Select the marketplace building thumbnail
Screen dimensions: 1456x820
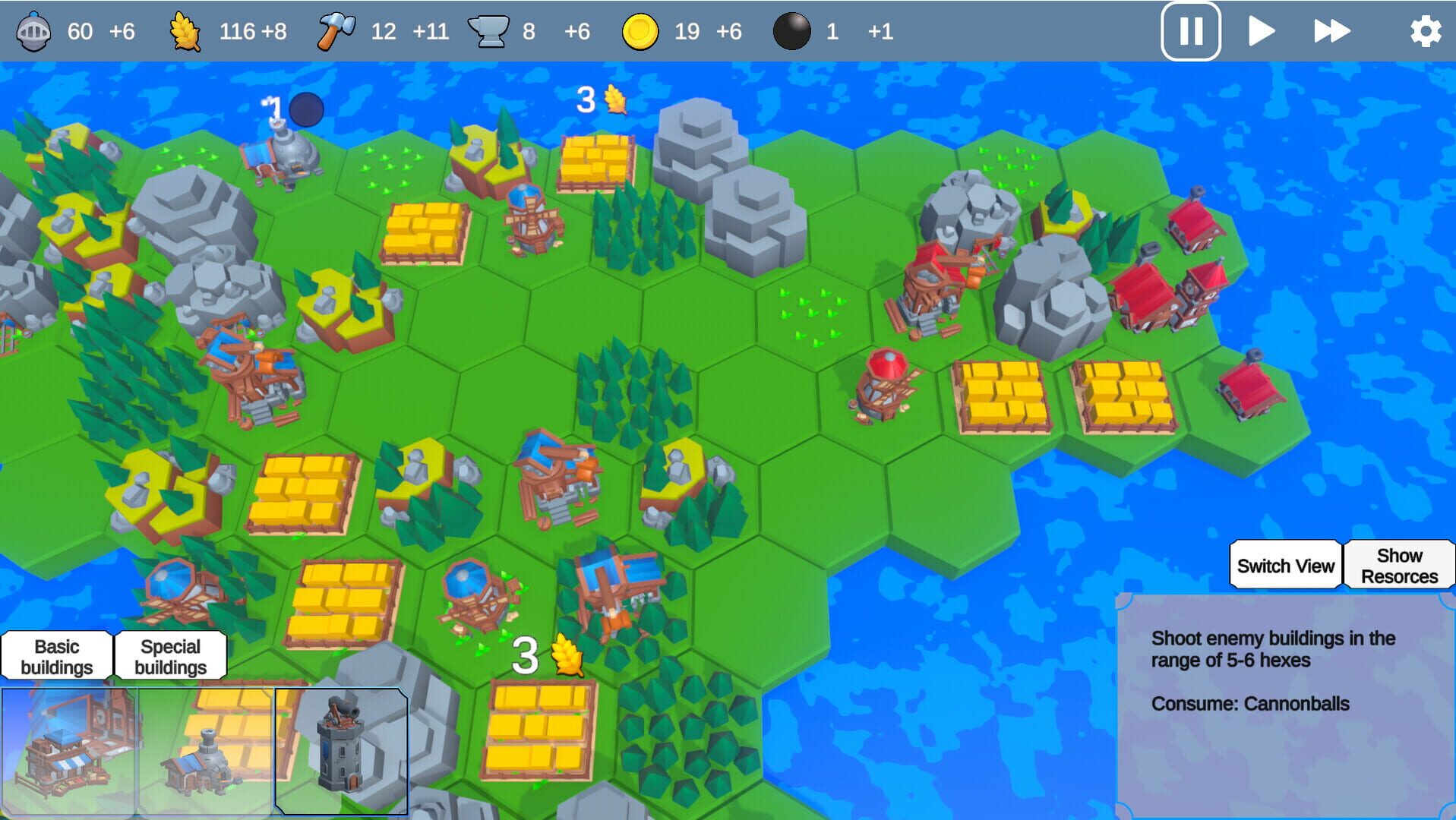[67, 748]
